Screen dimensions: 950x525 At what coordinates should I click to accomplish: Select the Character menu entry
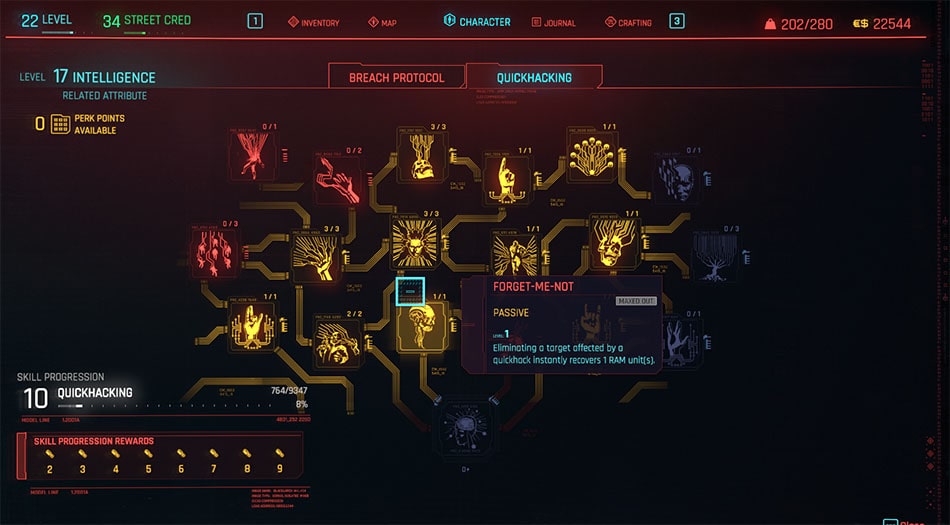[x=476, y=22]
